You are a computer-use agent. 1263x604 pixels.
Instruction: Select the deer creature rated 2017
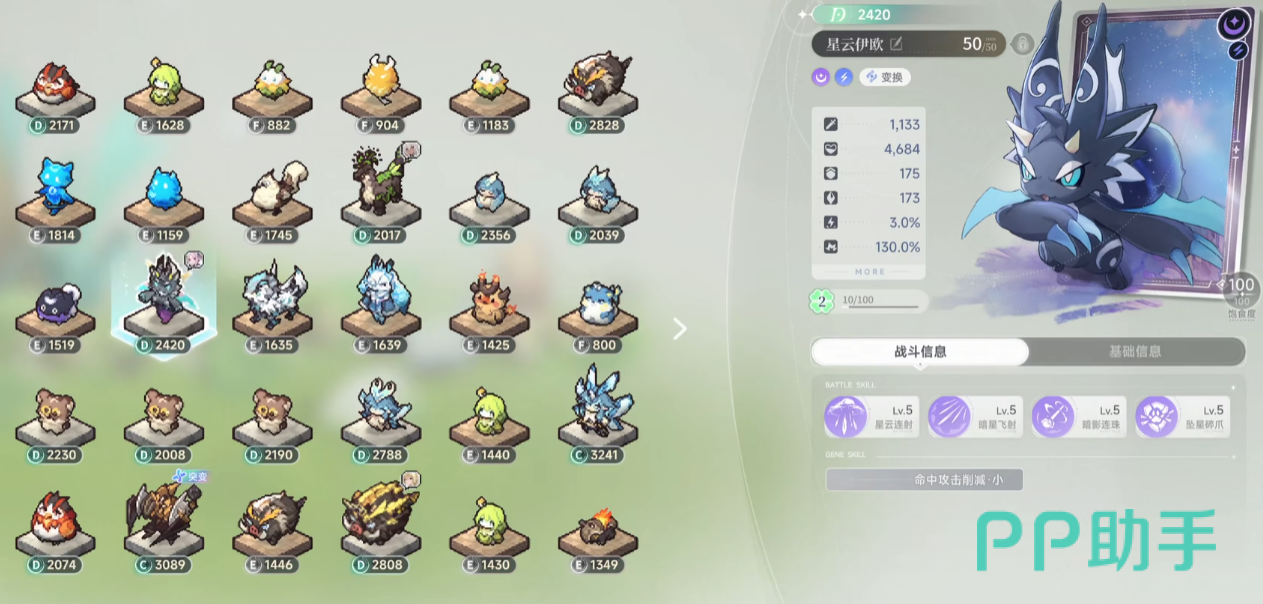(381, 192)
